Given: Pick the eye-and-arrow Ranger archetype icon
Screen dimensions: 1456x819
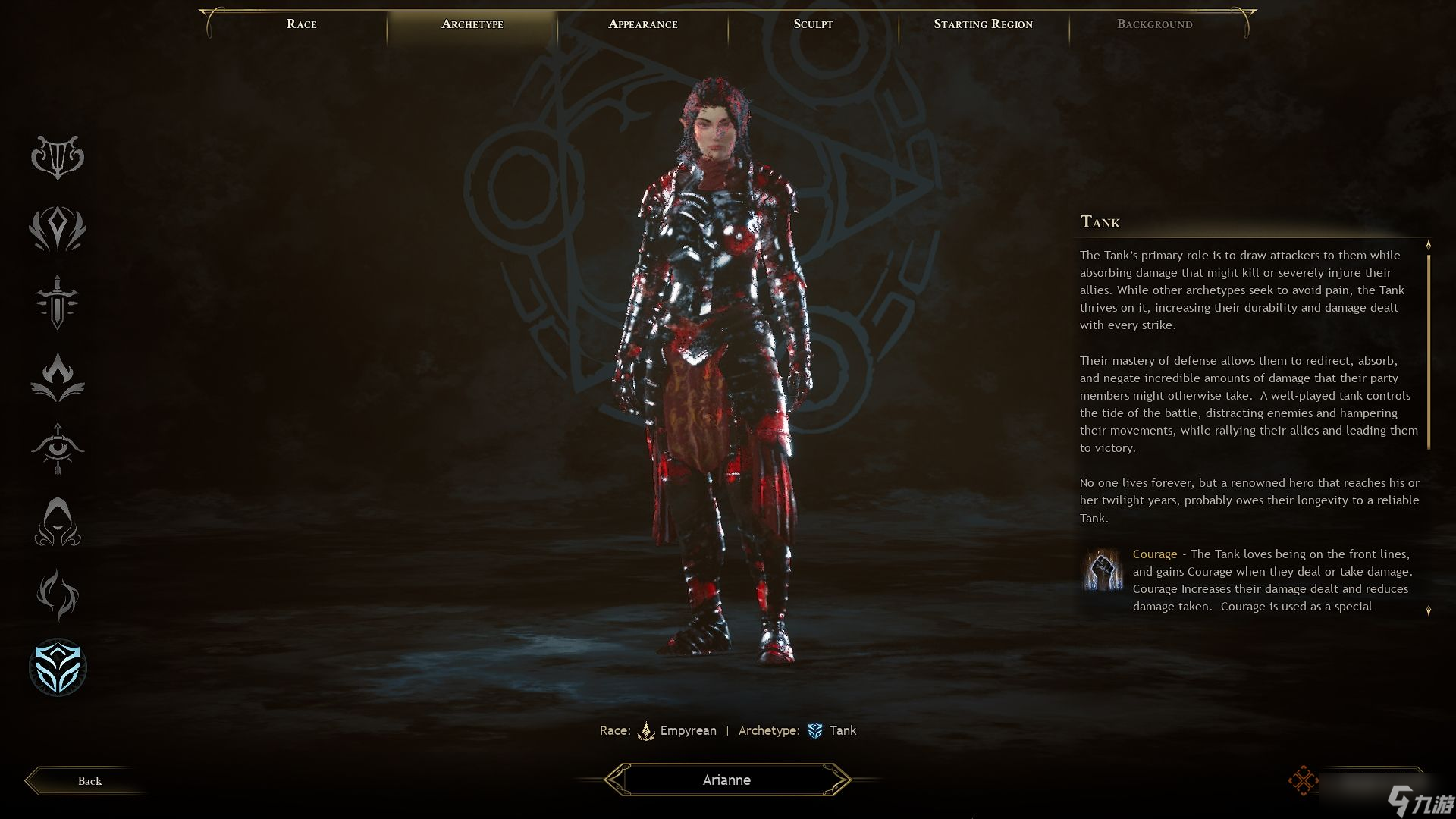Looking at the screenshot, I should (58, 448).
